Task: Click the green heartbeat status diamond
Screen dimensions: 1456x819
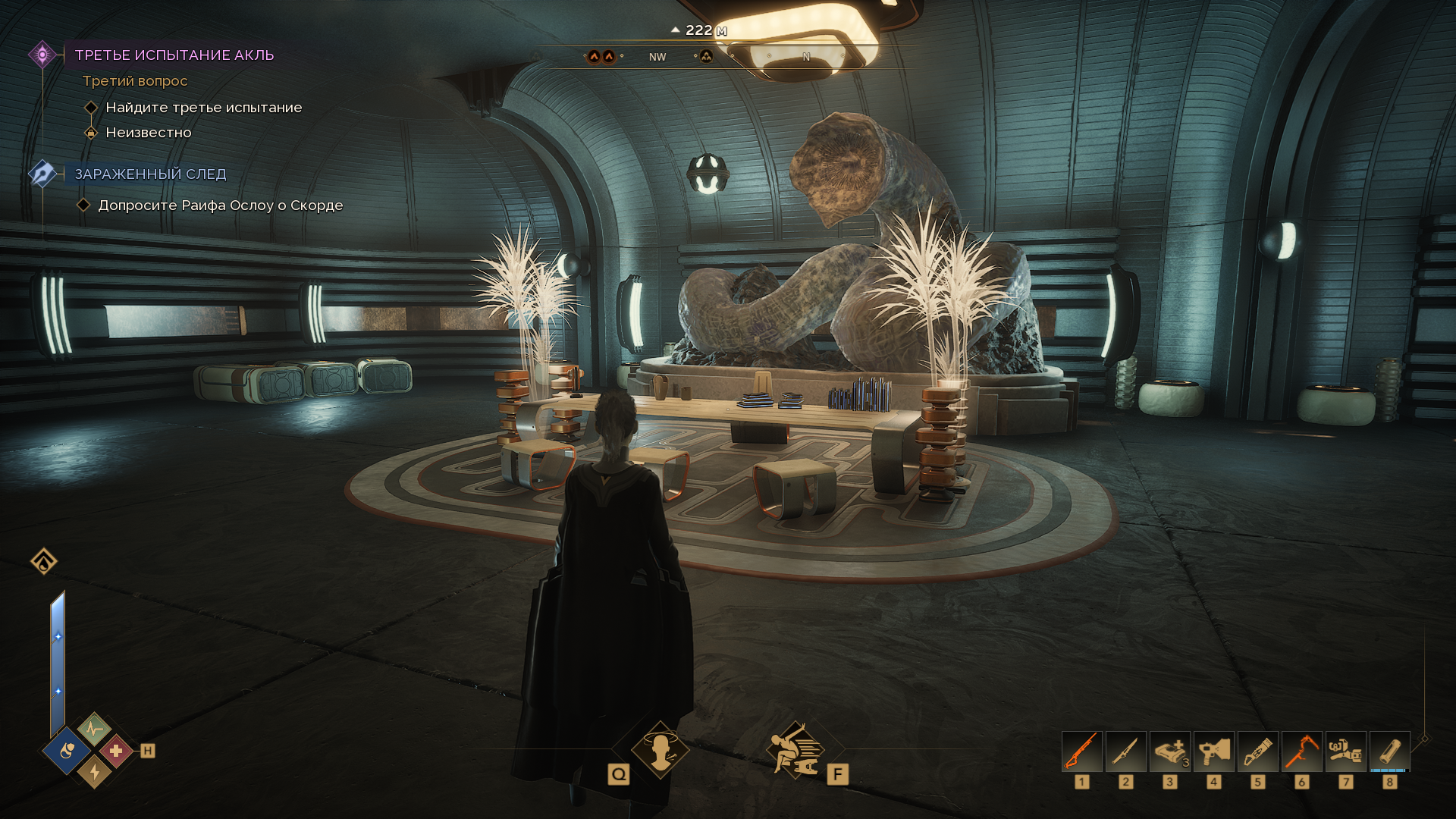Action: pyautogui.click(x=93, y=730)
